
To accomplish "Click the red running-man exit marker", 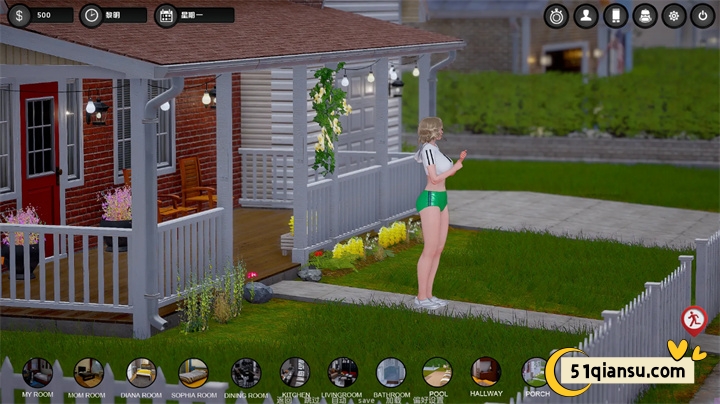I will point(693,320).
